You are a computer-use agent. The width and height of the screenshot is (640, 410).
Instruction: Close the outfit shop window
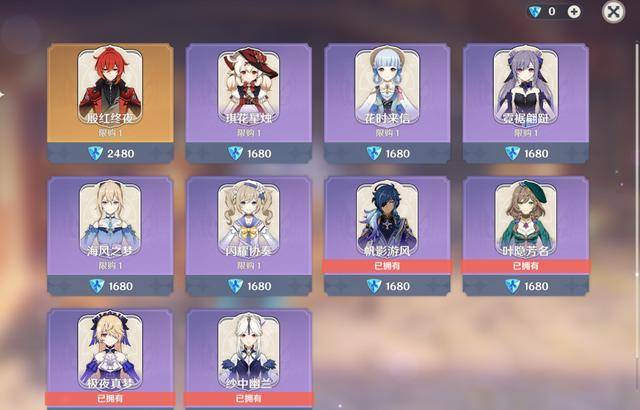pyautogui.click(x=613, y=12)
